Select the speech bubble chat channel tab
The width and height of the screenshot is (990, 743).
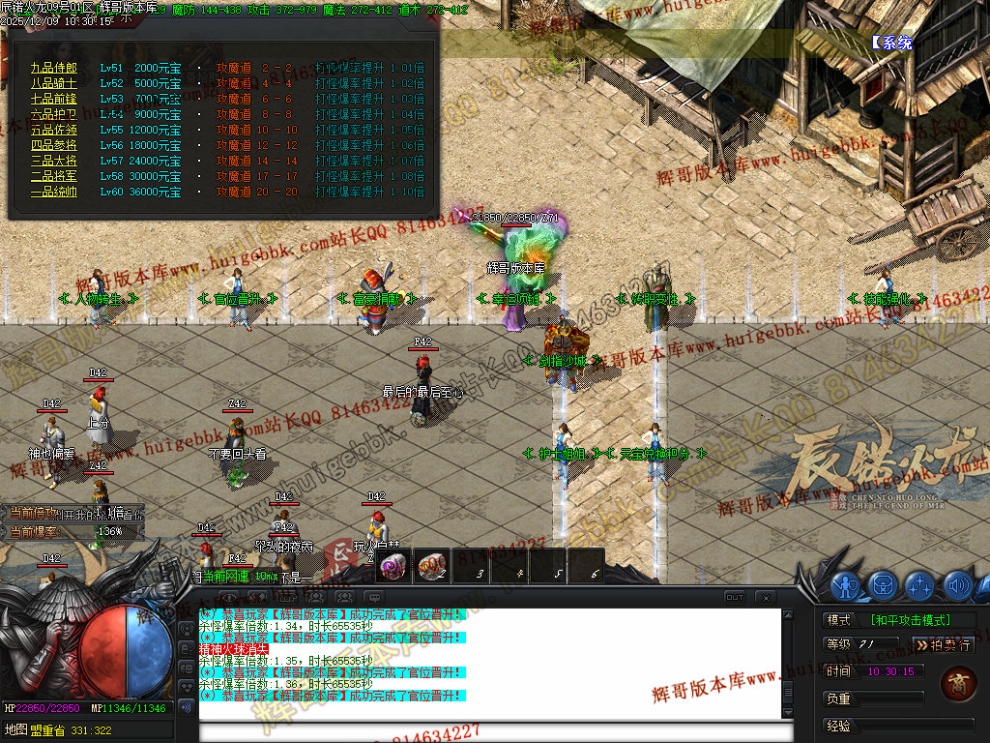[374, 597]
